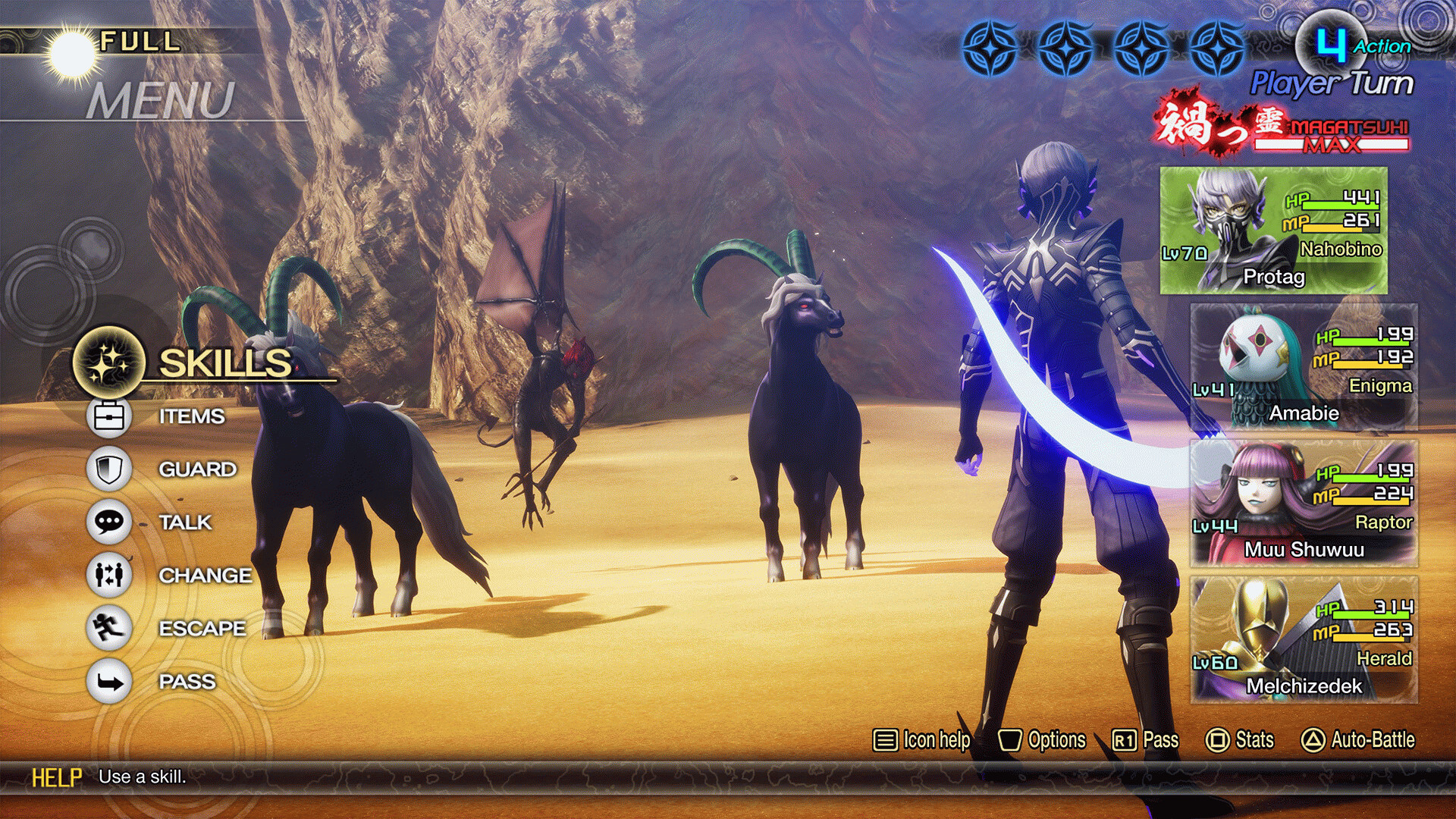Start Auto-Battle
This screenshot has width=1456, height=819.
(x=1358, y=740)
